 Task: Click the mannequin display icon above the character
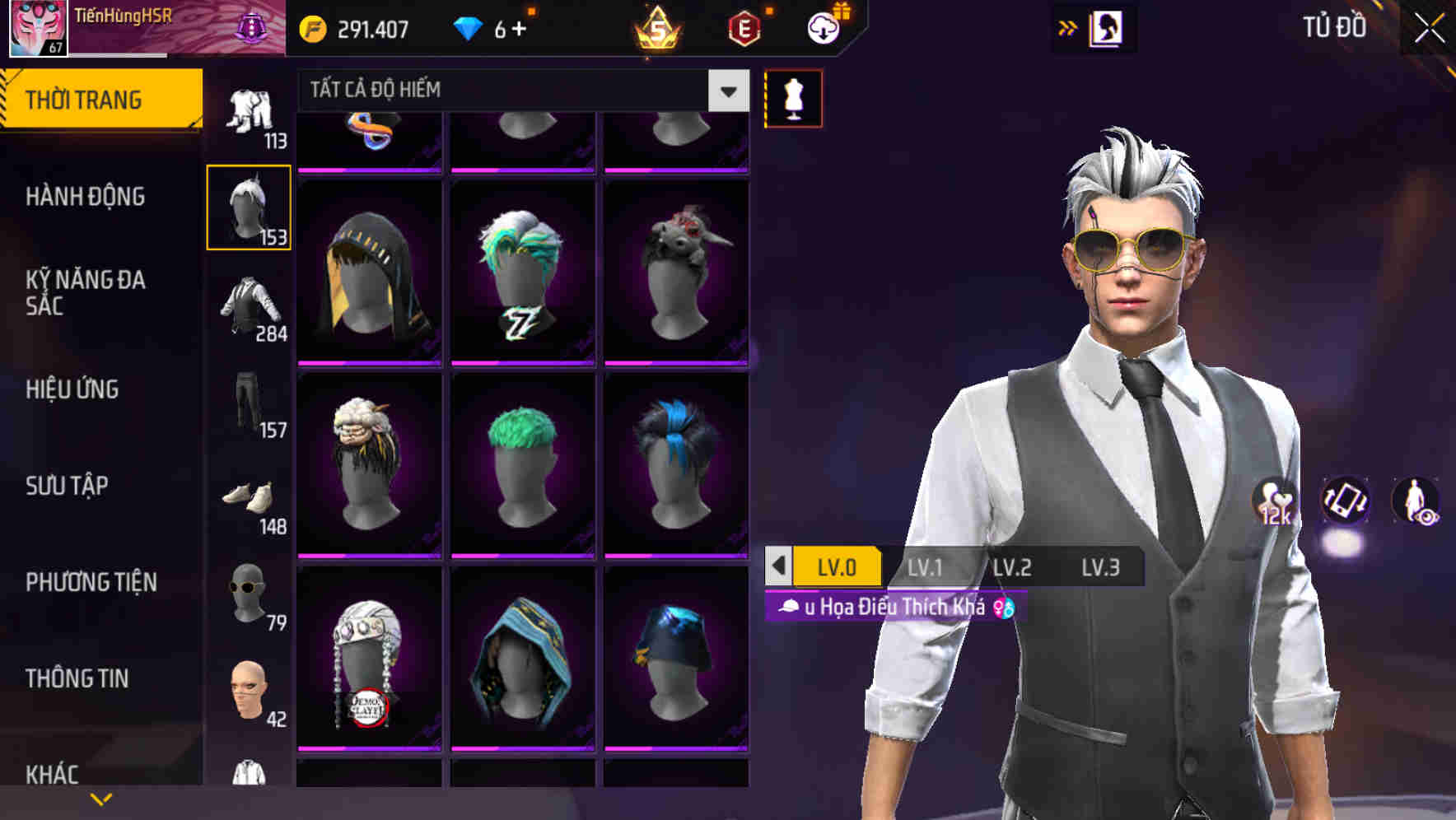[x=792, y=97]
